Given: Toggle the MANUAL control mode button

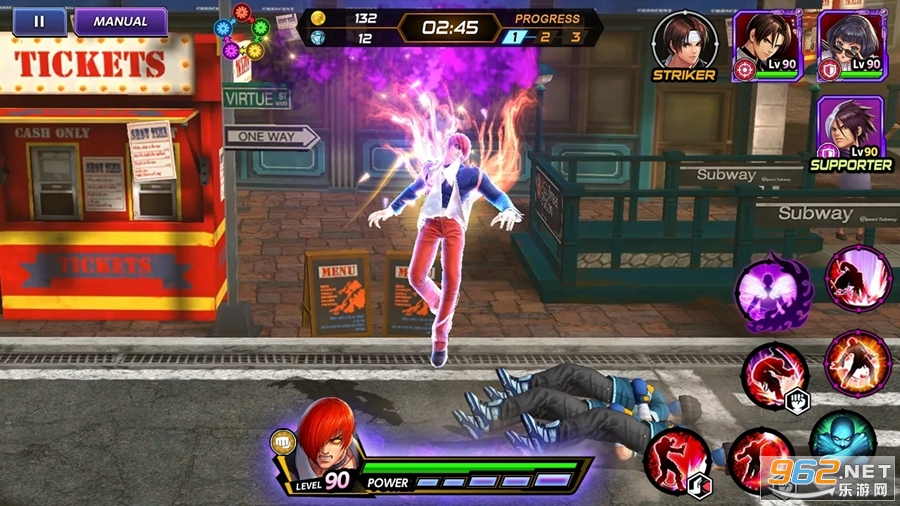Looking at the screenshot, I should 120,21.
